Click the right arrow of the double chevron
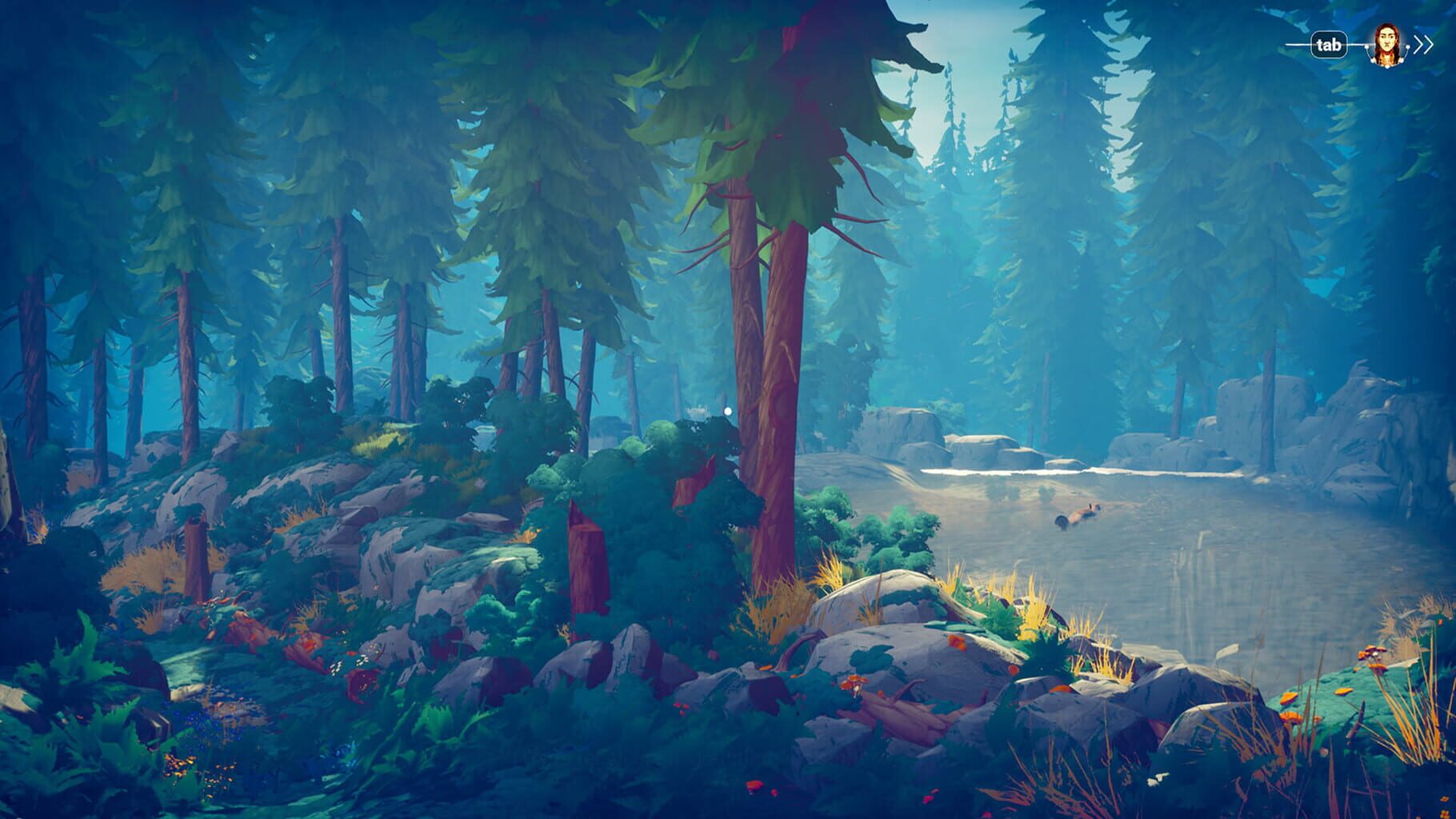This screenshot has height=819, width=1456. (x=1429, y=44)
